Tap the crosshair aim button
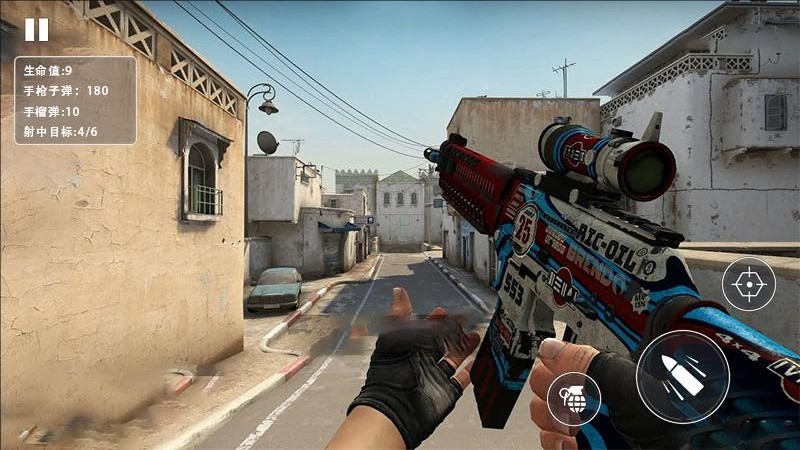This screenshot has height=450, width=800. [x=748, y=284]
